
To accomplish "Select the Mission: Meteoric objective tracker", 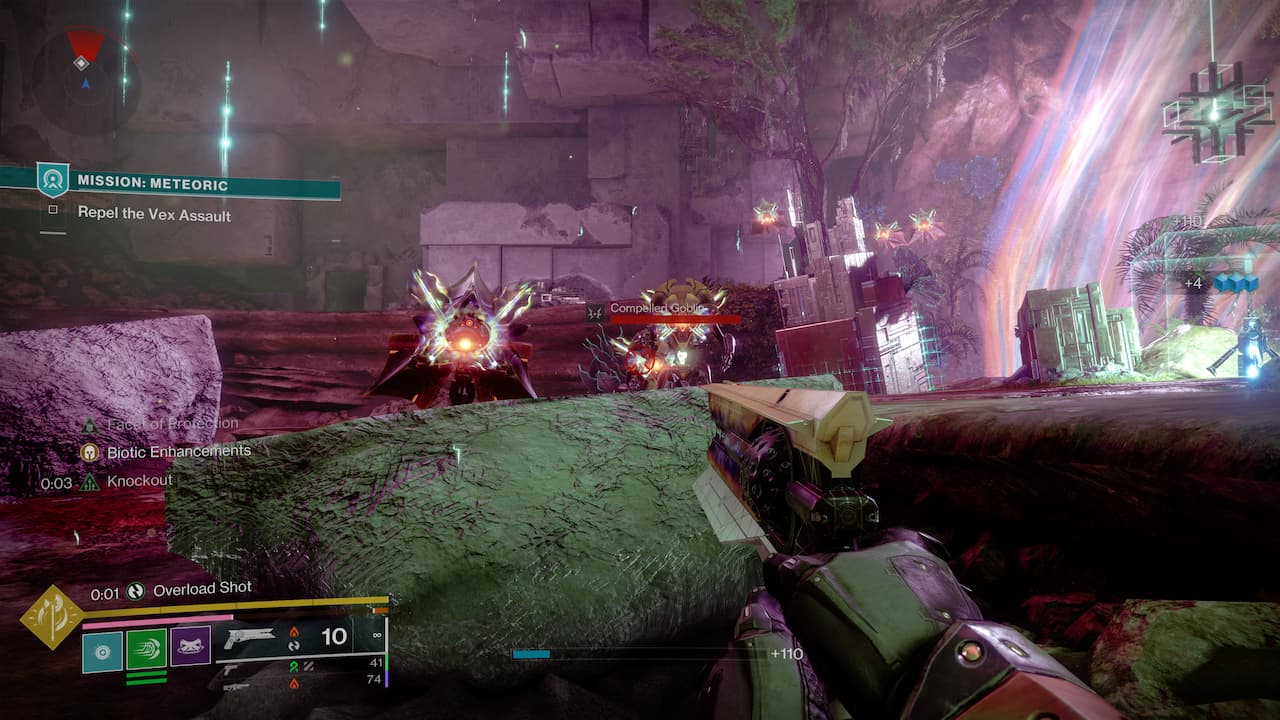I will (x=152, y=184).
